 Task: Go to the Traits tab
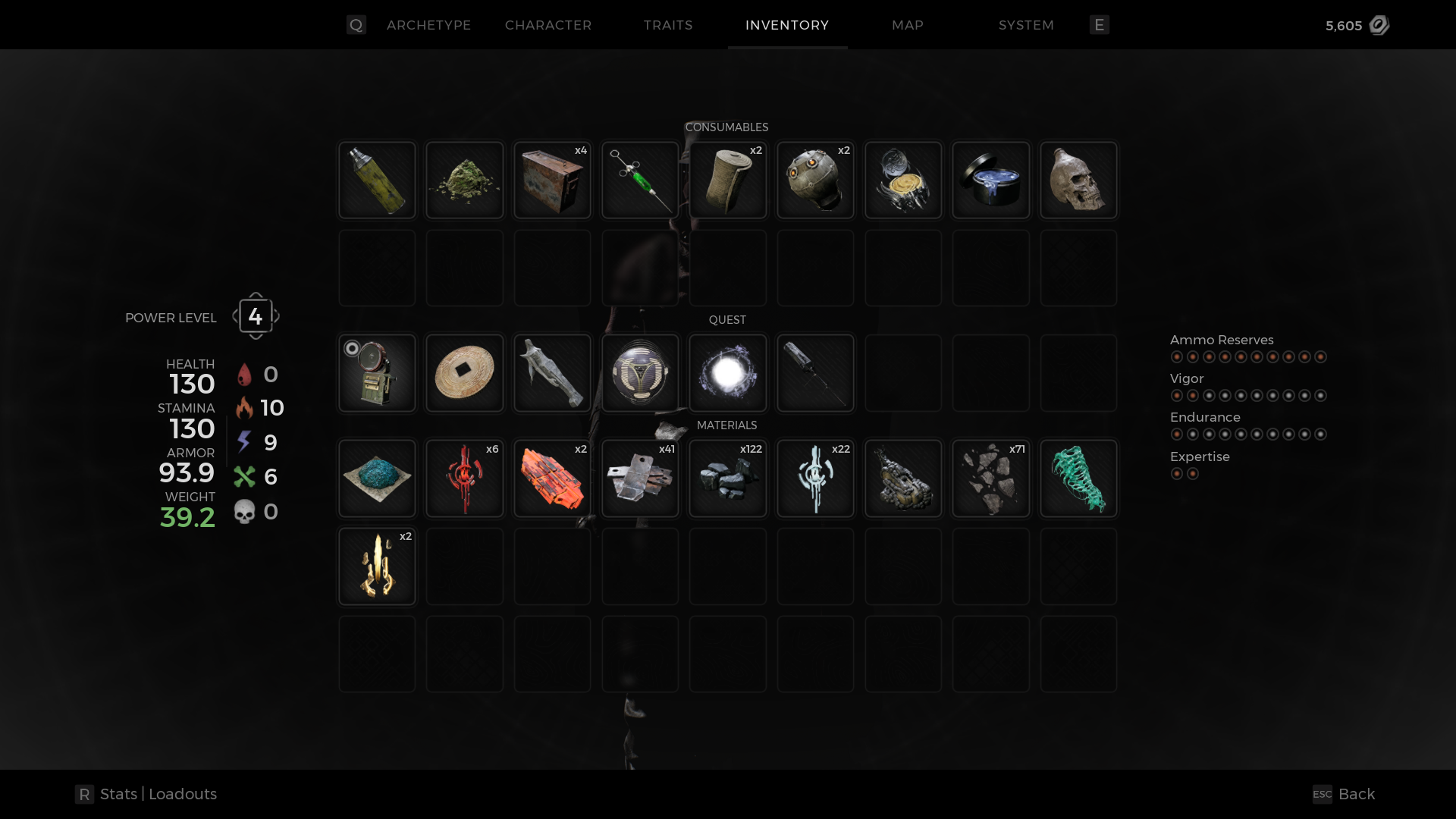point(667,25)
